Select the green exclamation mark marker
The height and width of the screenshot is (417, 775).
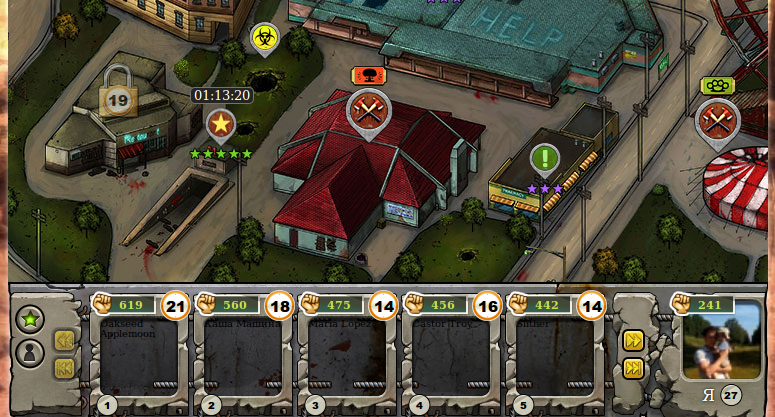coord(545,159)
